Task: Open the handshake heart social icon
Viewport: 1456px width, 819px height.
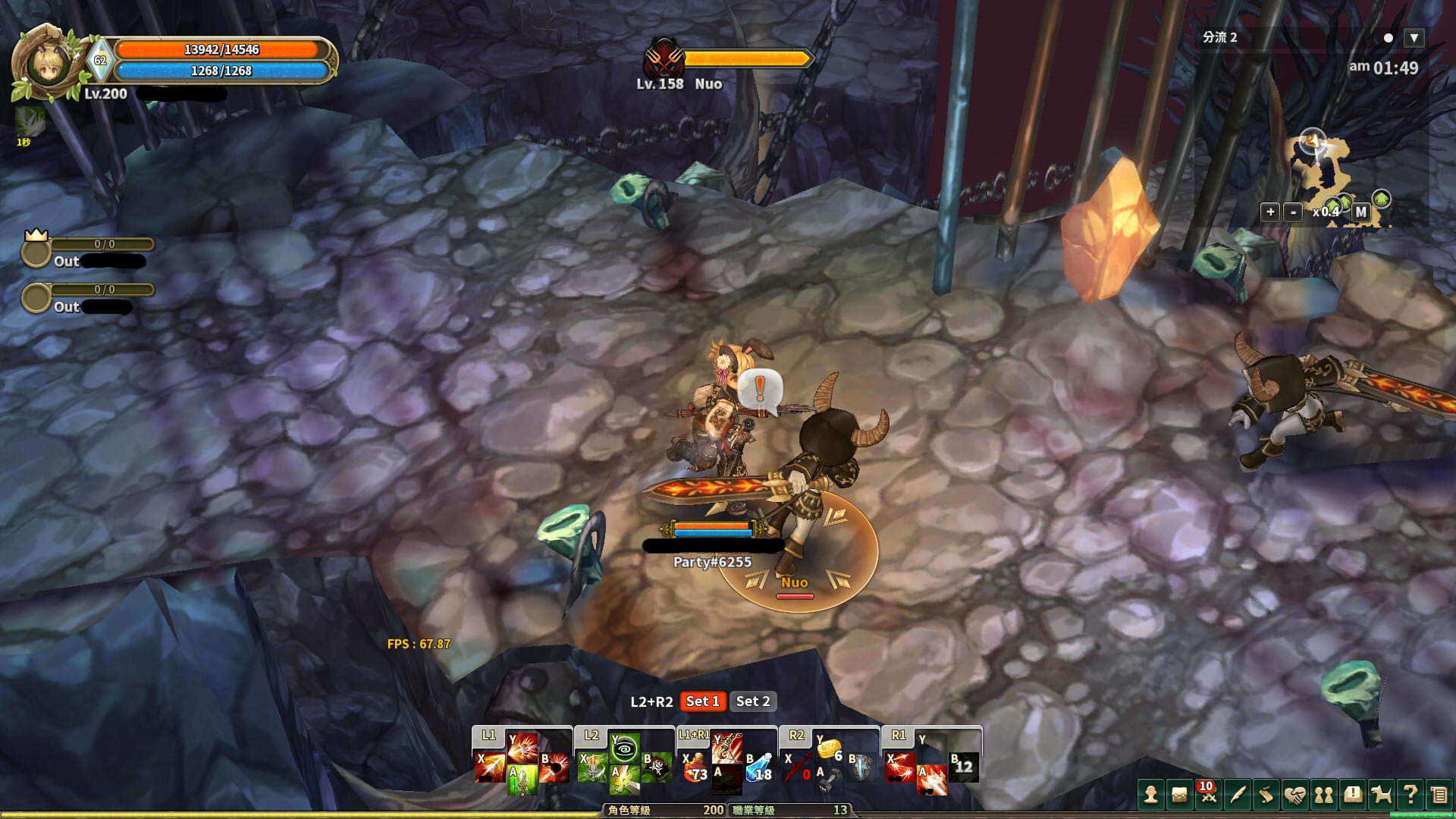Action: 1295,795
